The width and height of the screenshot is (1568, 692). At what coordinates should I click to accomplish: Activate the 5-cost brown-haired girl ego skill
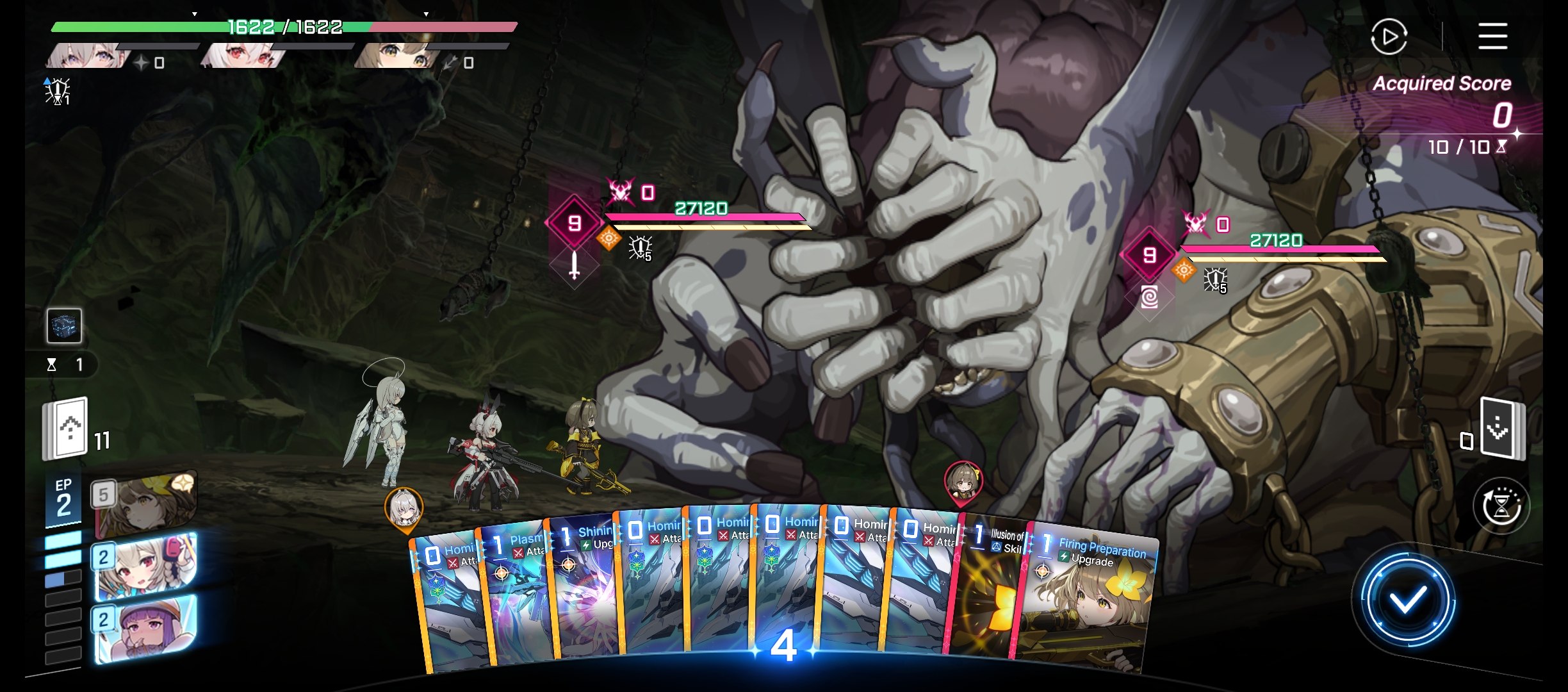[146, 505]
